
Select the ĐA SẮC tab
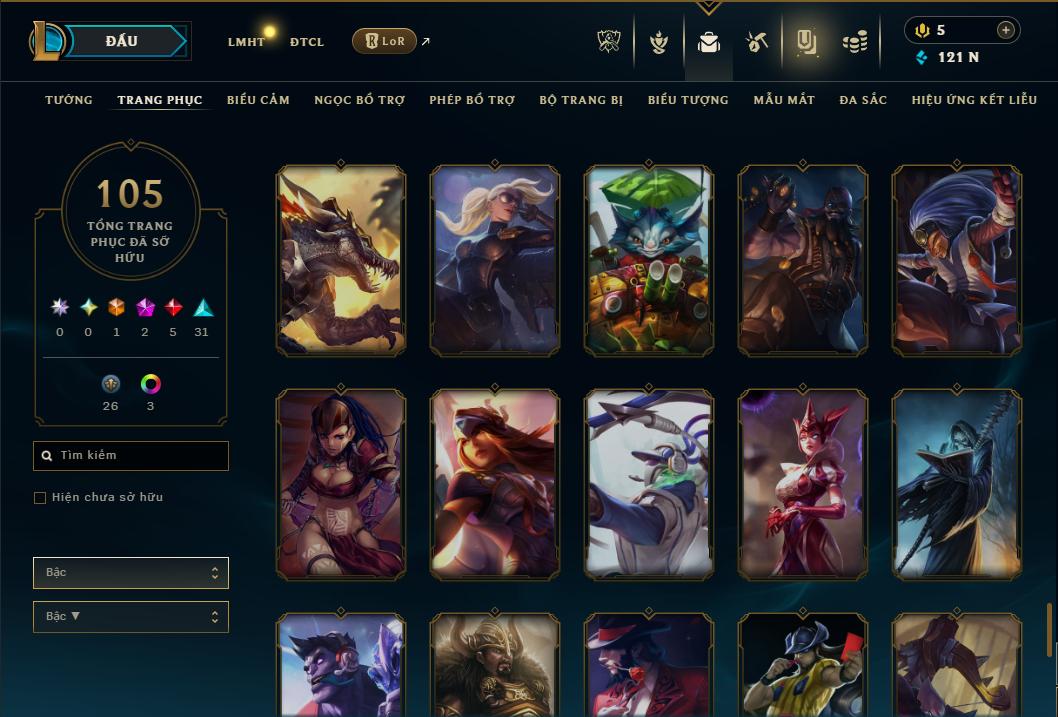coord(863,100)
